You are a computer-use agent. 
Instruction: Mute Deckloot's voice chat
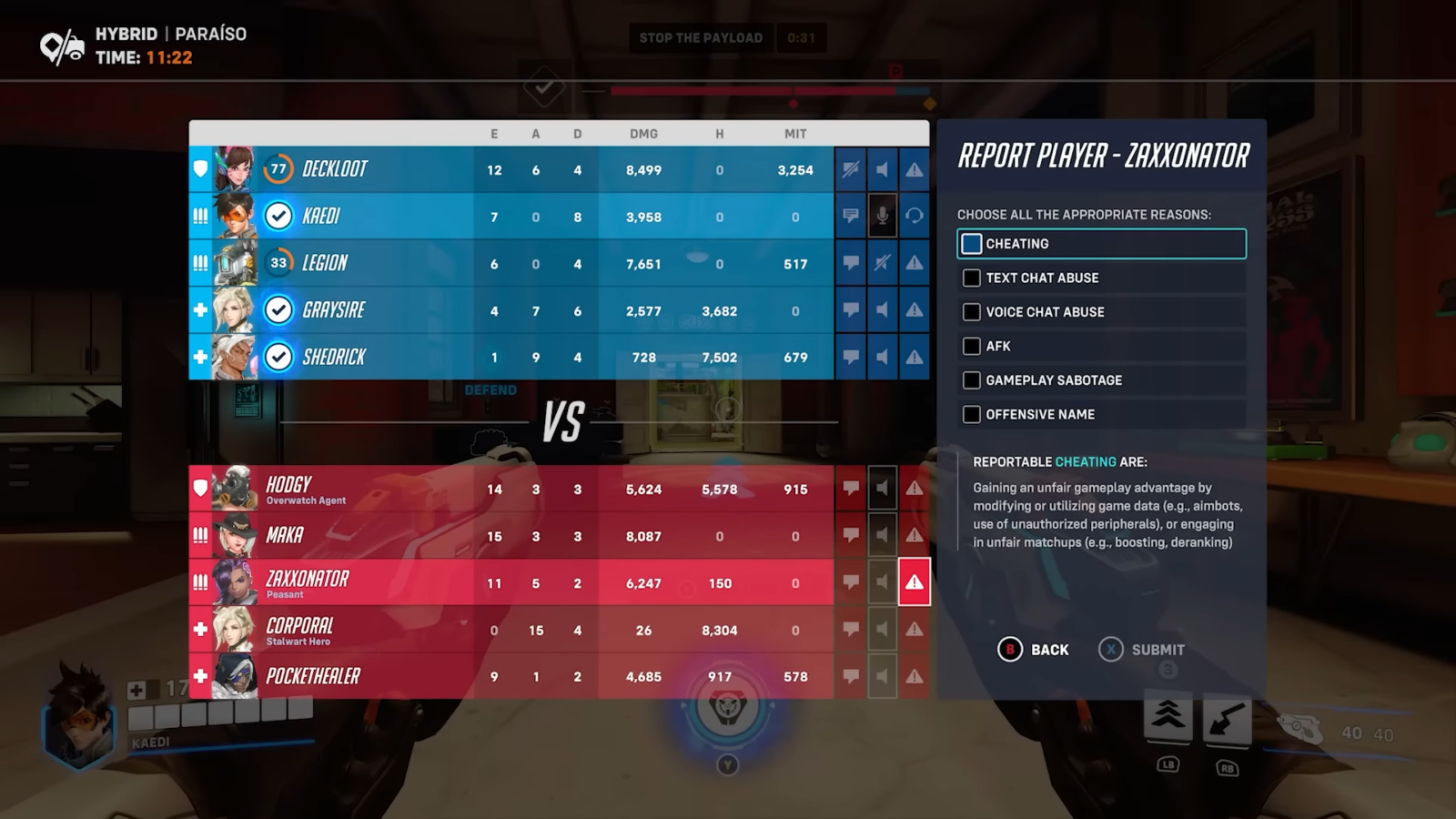point(882,169)
